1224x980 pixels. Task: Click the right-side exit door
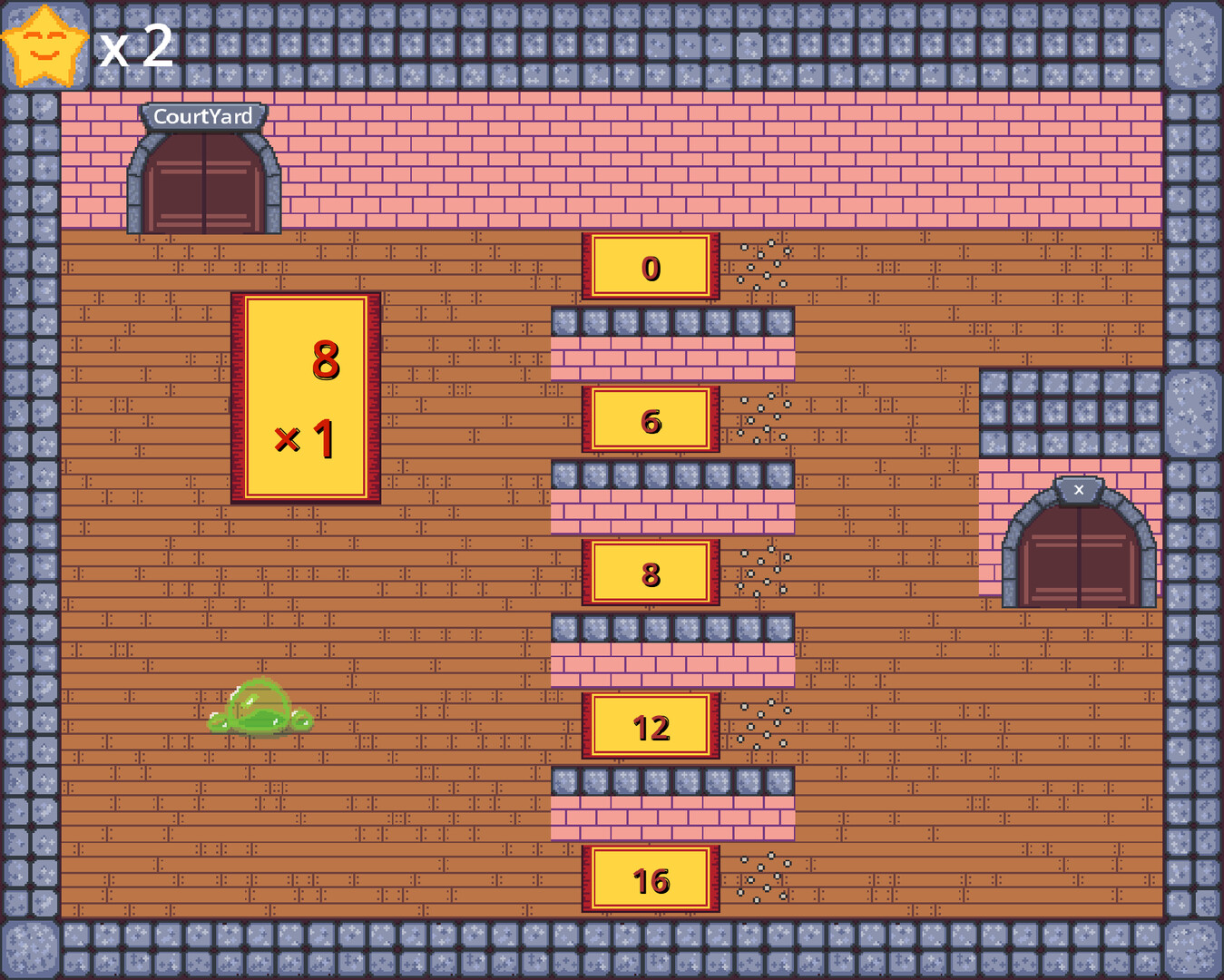[x=1080, y=554]
